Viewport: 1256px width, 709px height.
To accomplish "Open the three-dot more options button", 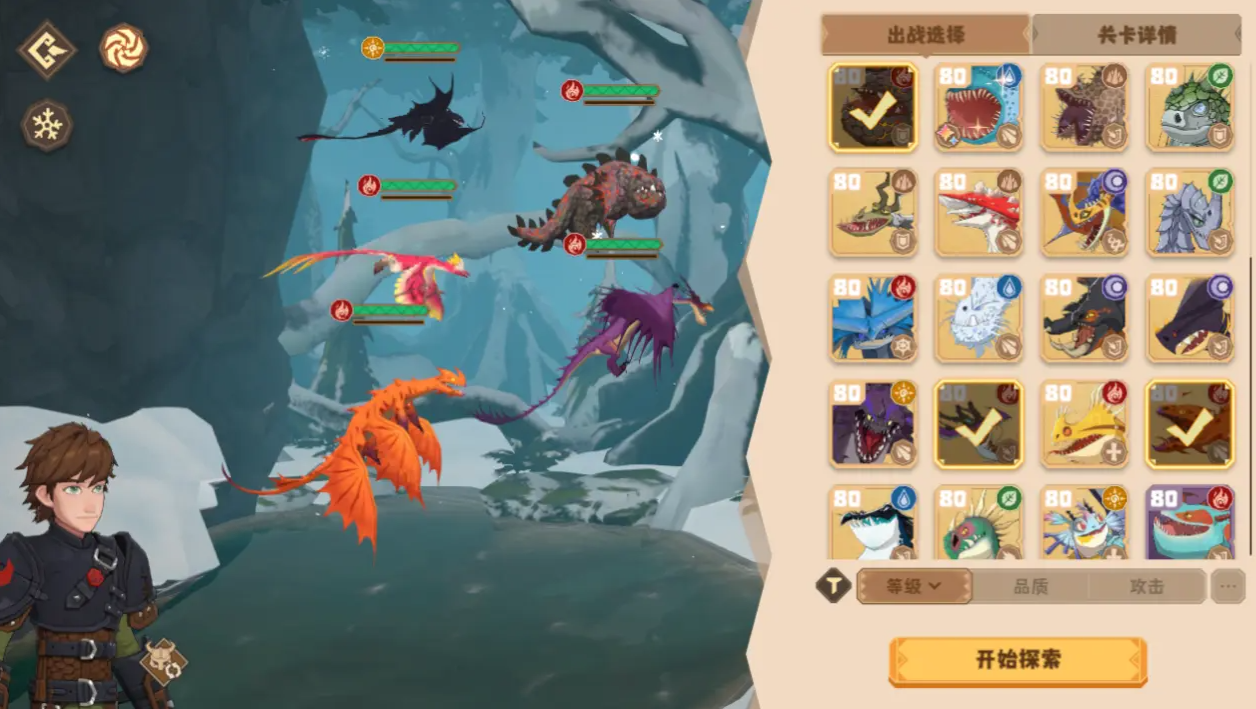I will 1228,586.
